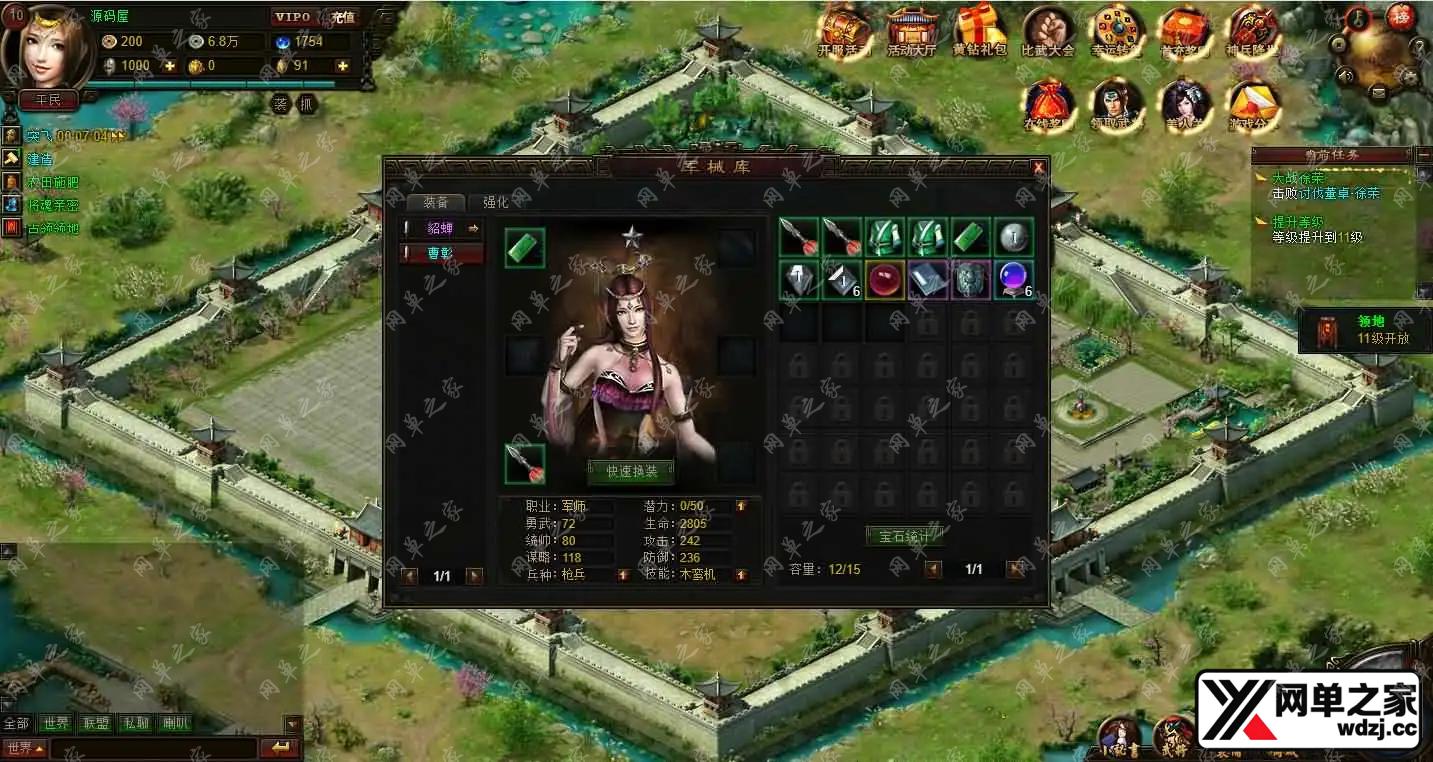Screen dimensions: 1433x762
Task: Switch chat to the 世界 channel tab
Action: [x=57, y=723]
